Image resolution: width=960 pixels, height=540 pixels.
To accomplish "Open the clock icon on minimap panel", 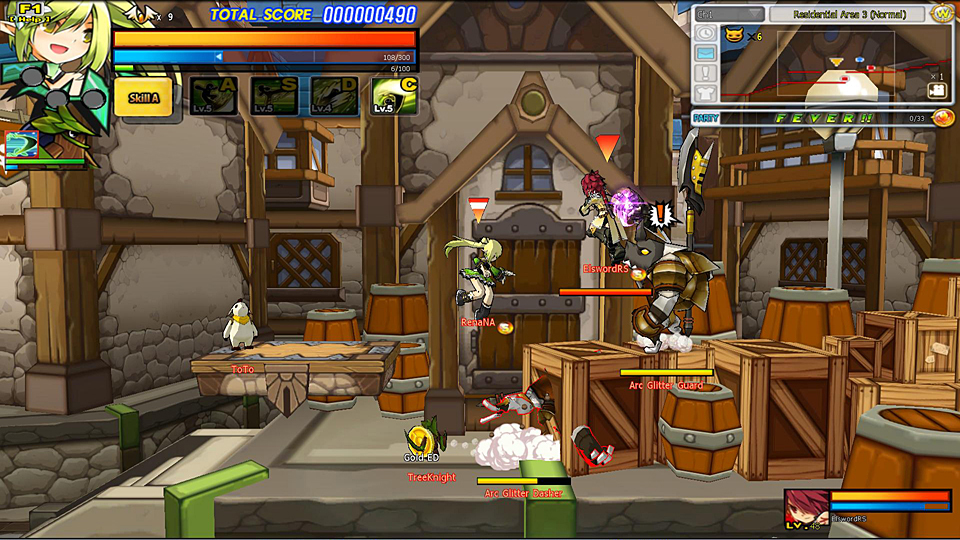I will 706,35.
